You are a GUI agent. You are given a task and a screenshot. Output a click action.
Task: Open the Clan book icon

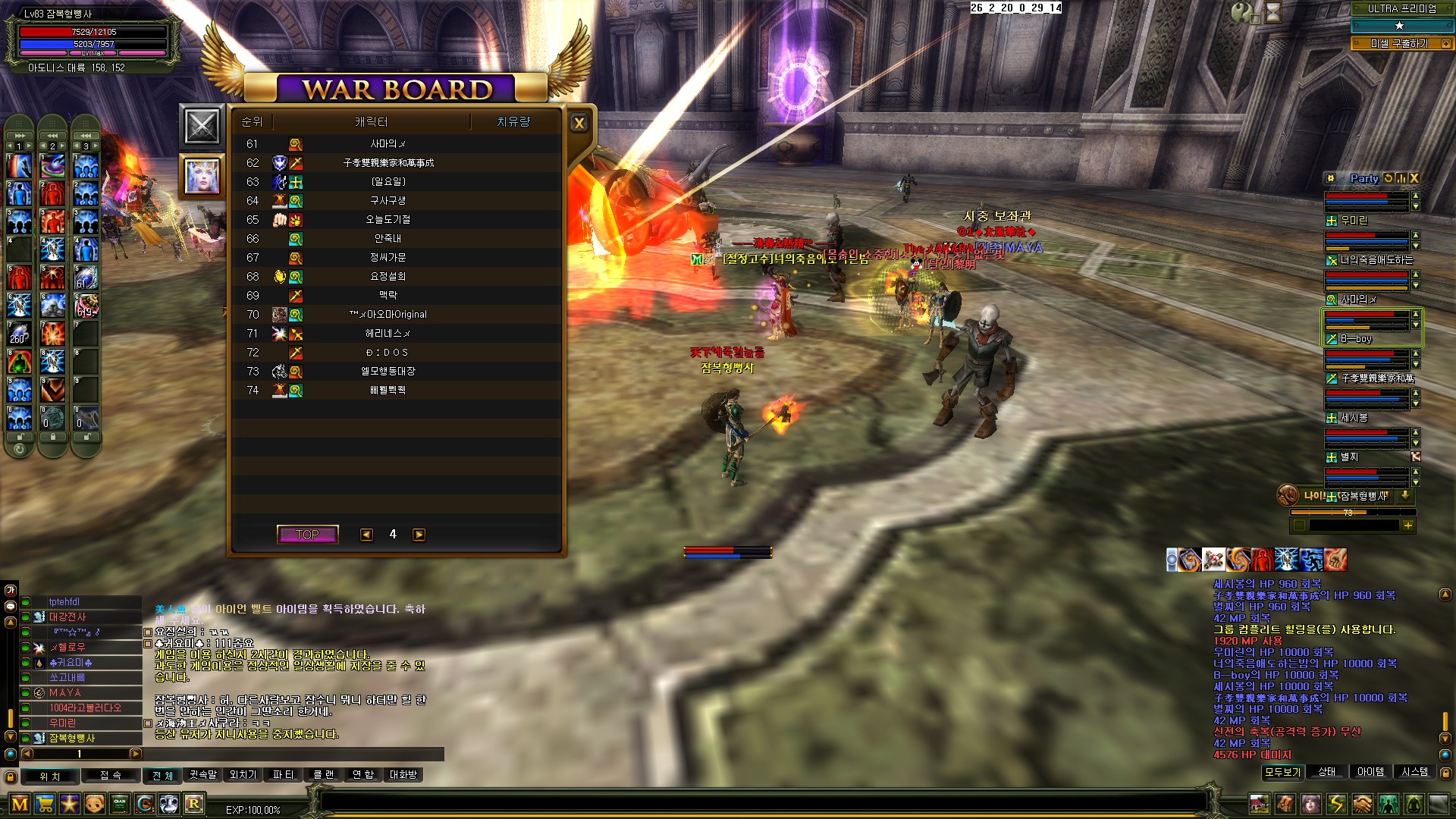click(x=120, y=804)
